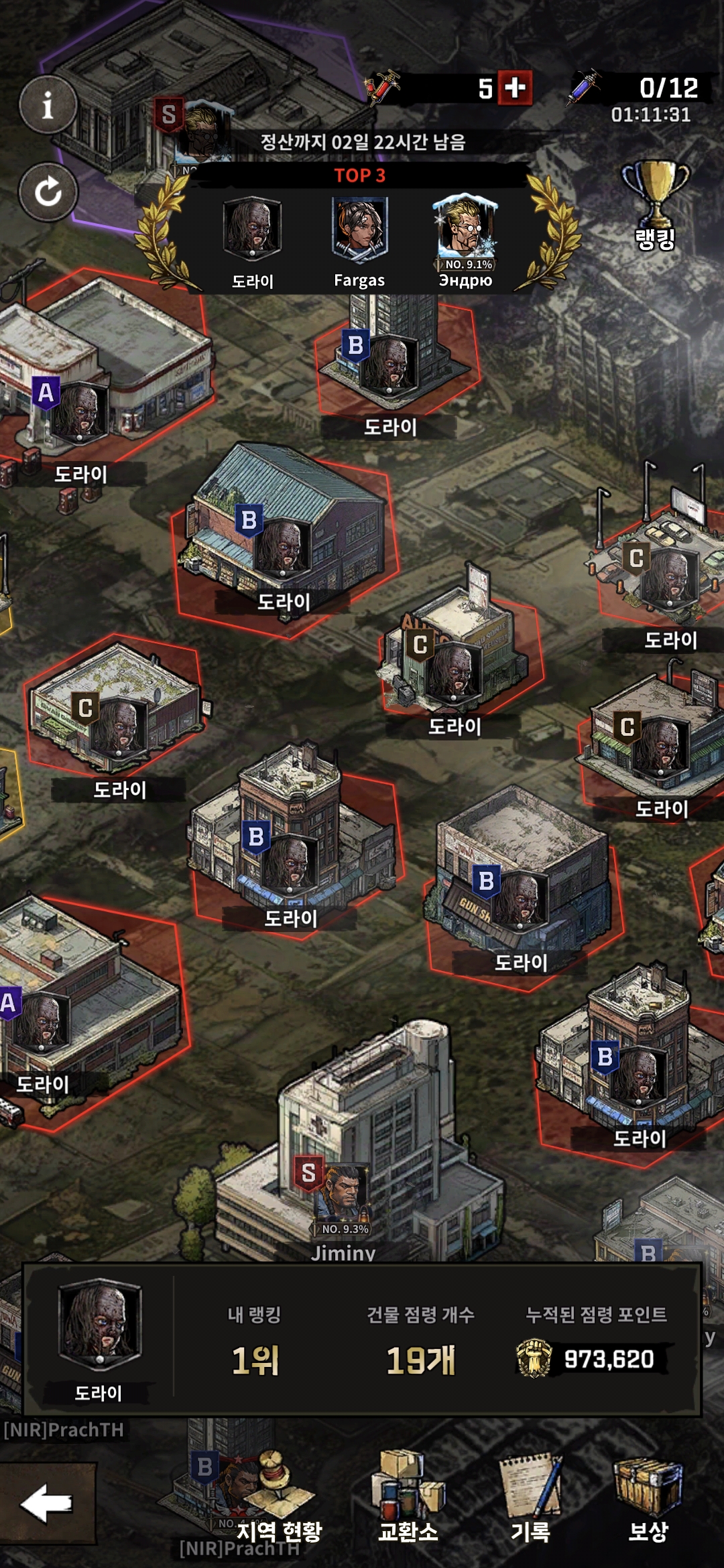View 도라이 in the TOP 3

252,231
